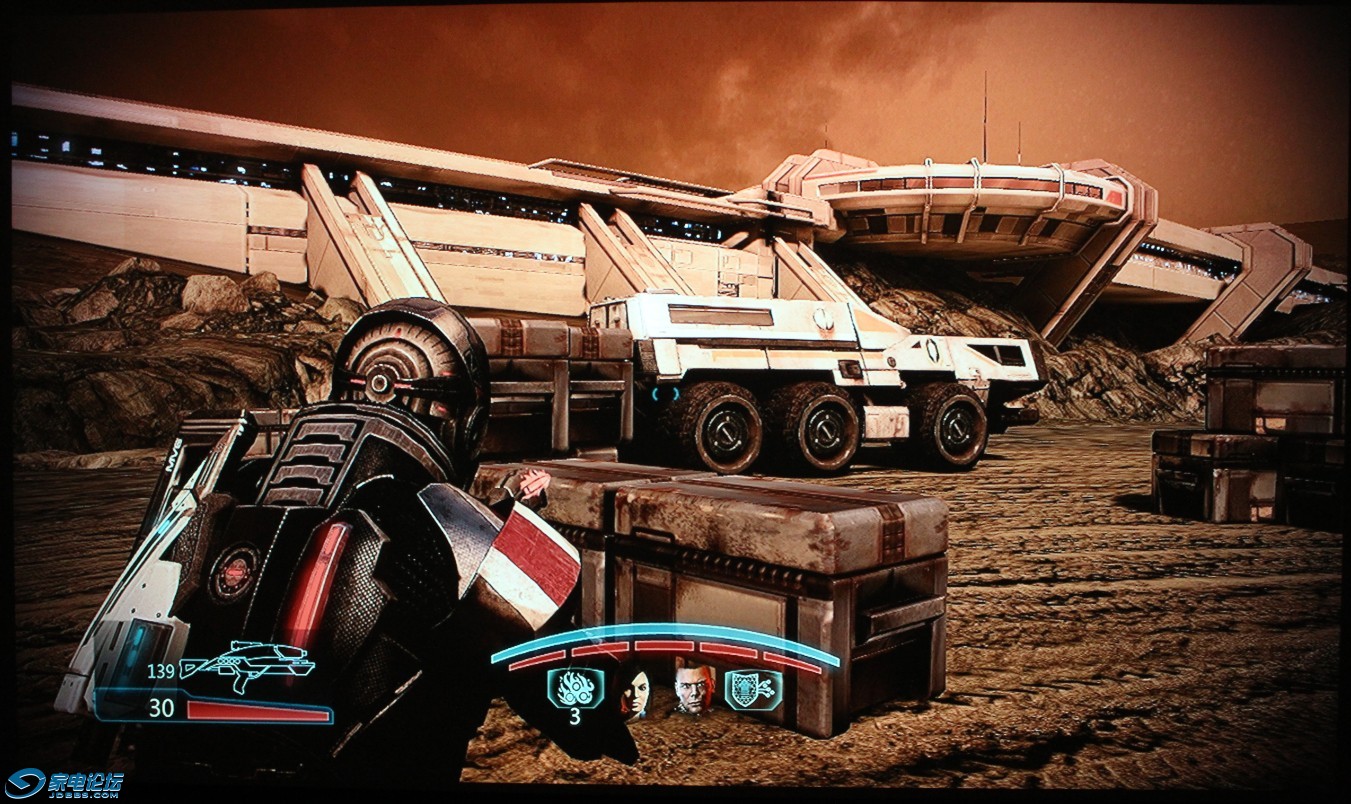Activate the flame grenade power icon

[x=575, y=687]
